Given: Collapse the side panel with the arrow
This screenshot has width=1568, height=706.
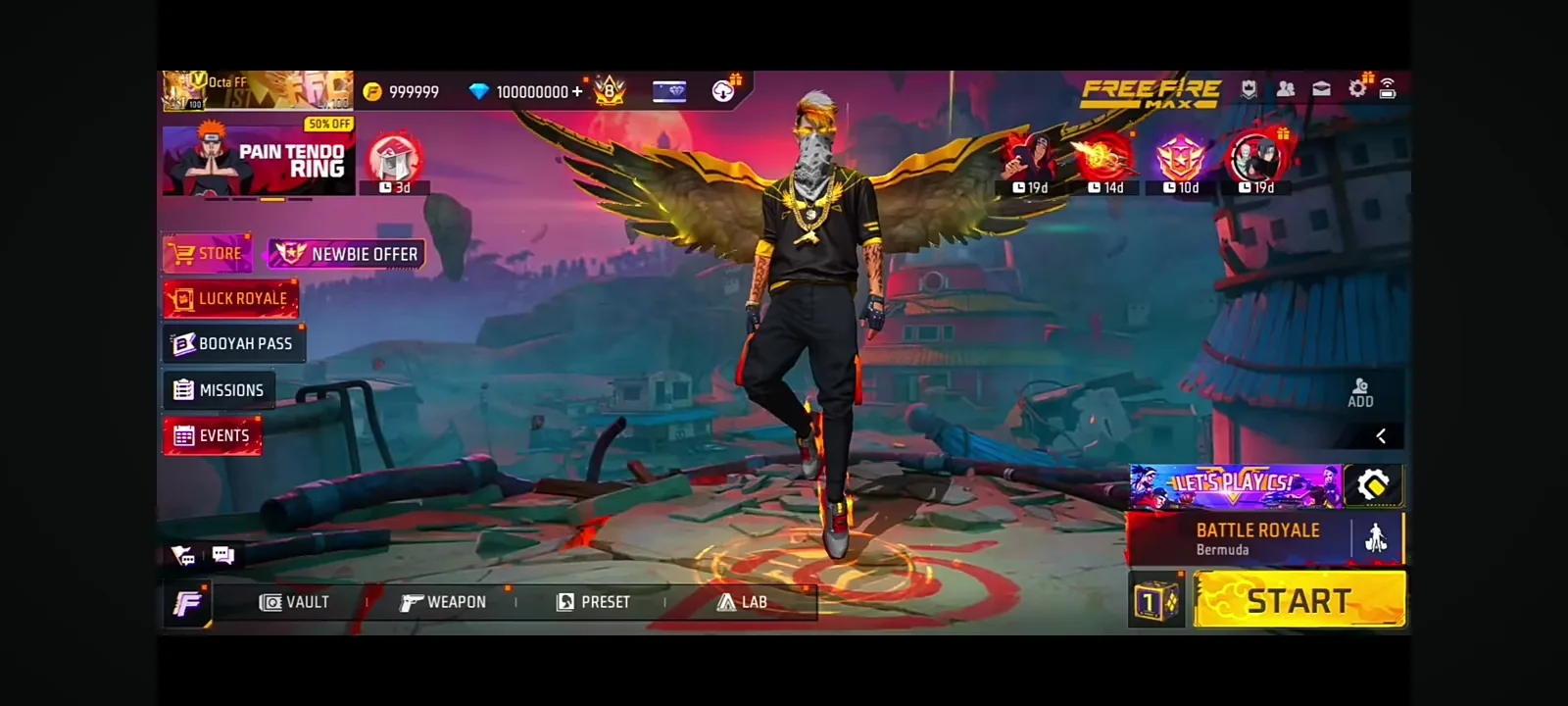Looking at the screenshot, I should [1381, 435].
